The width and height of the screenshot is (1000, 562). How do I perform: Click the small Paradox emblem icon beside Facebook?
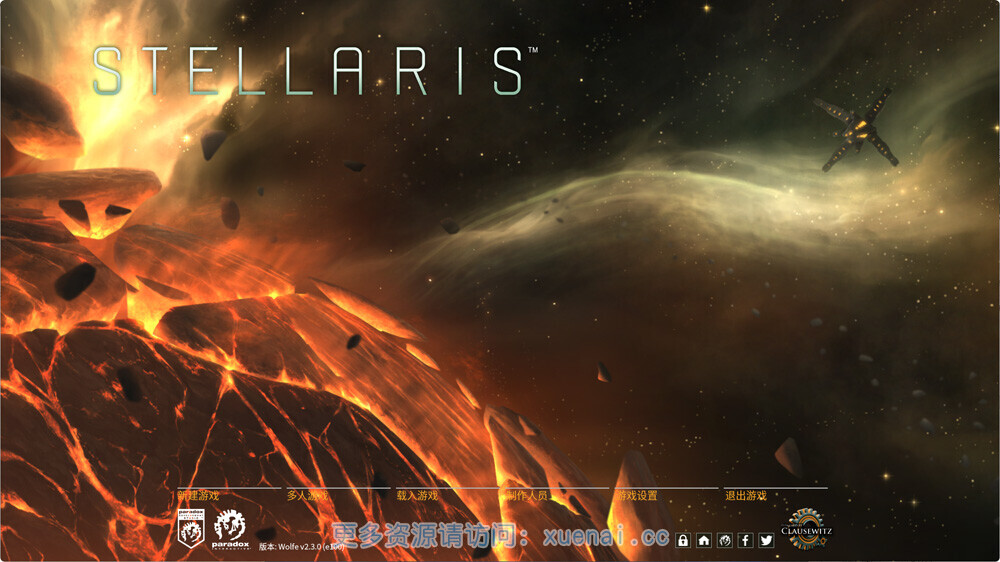click(x=725, y=540)
